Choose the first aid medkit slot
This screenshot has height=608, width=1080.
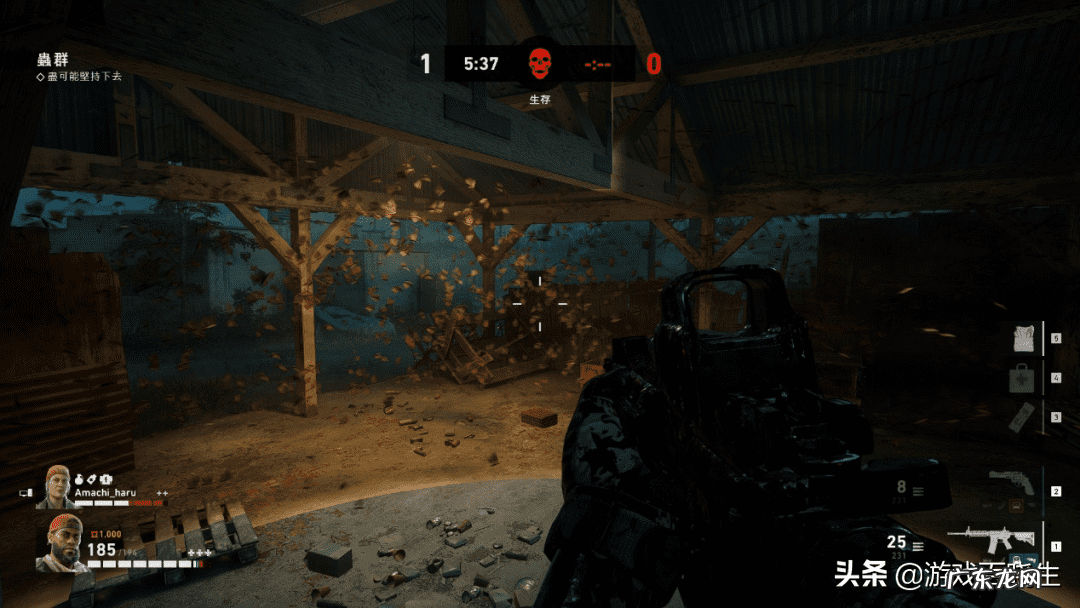[x=1022, y=378]
